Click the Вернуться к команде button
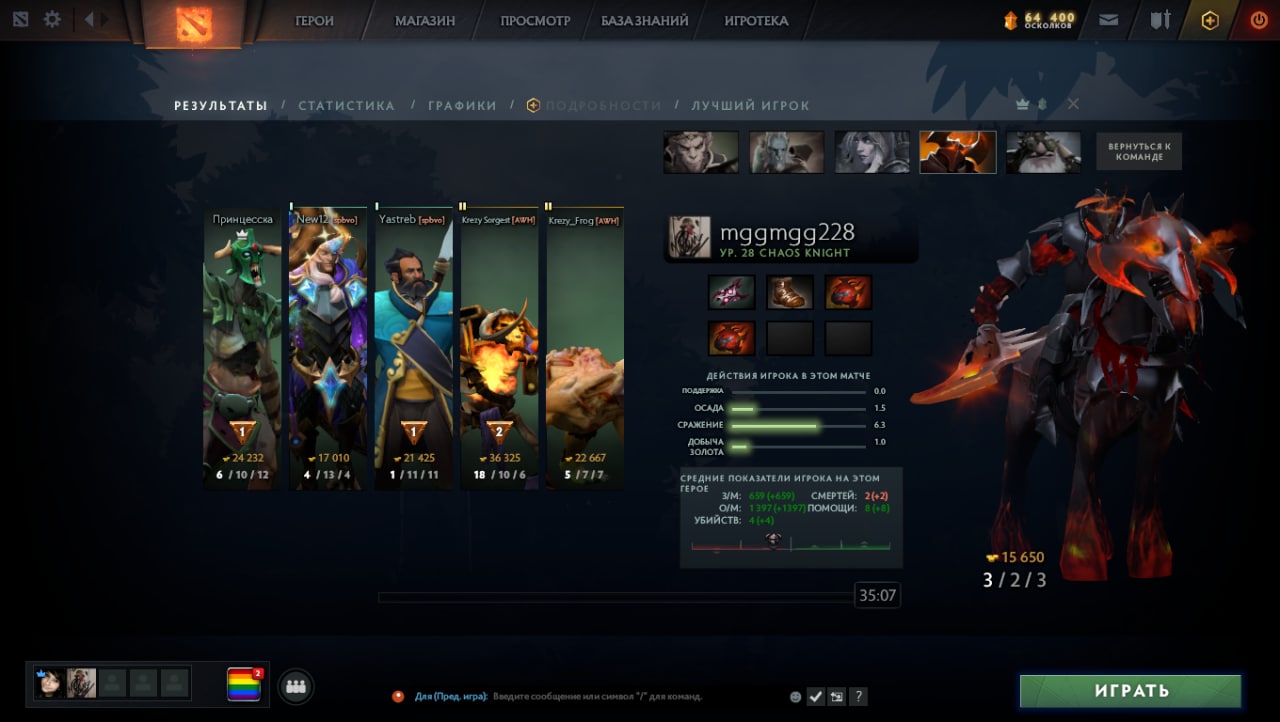 coord(1138,152)
